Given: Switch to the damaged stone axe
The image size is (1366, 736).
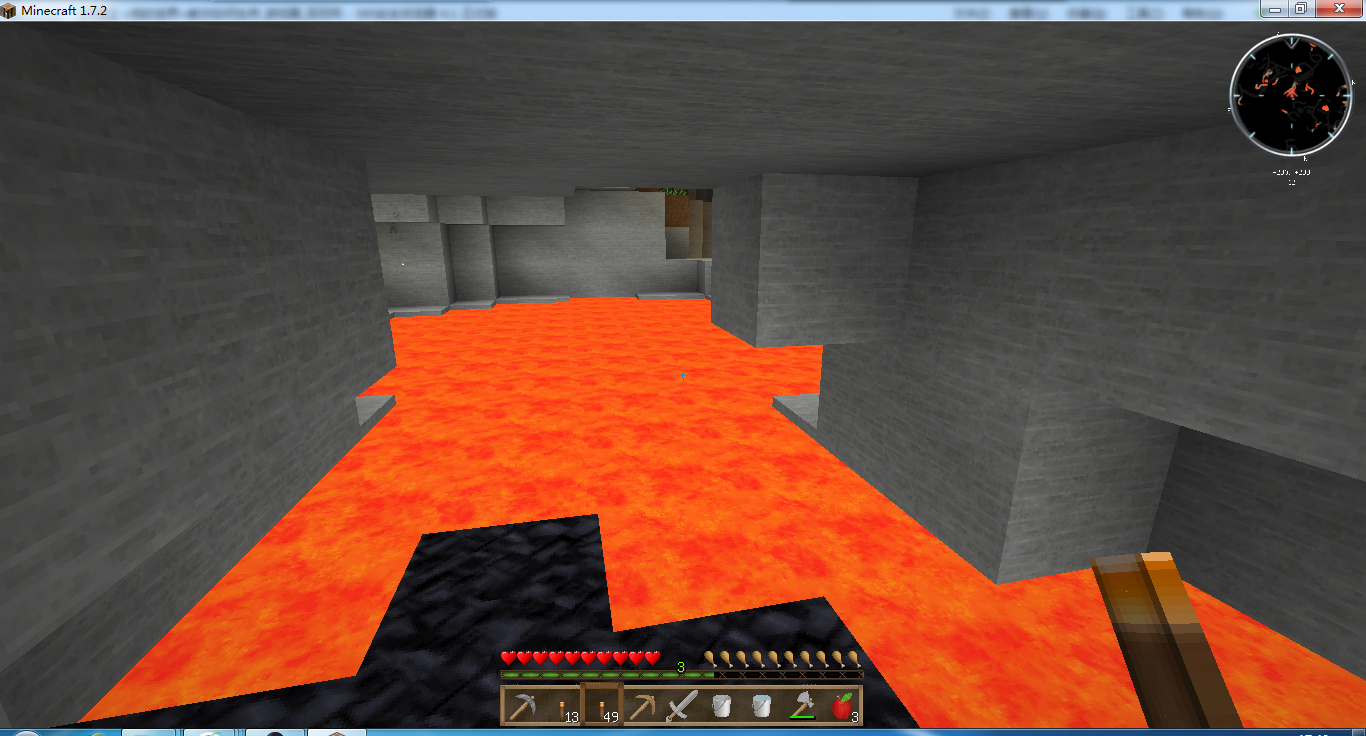Looking at the screenshot, I should point(802,706).
